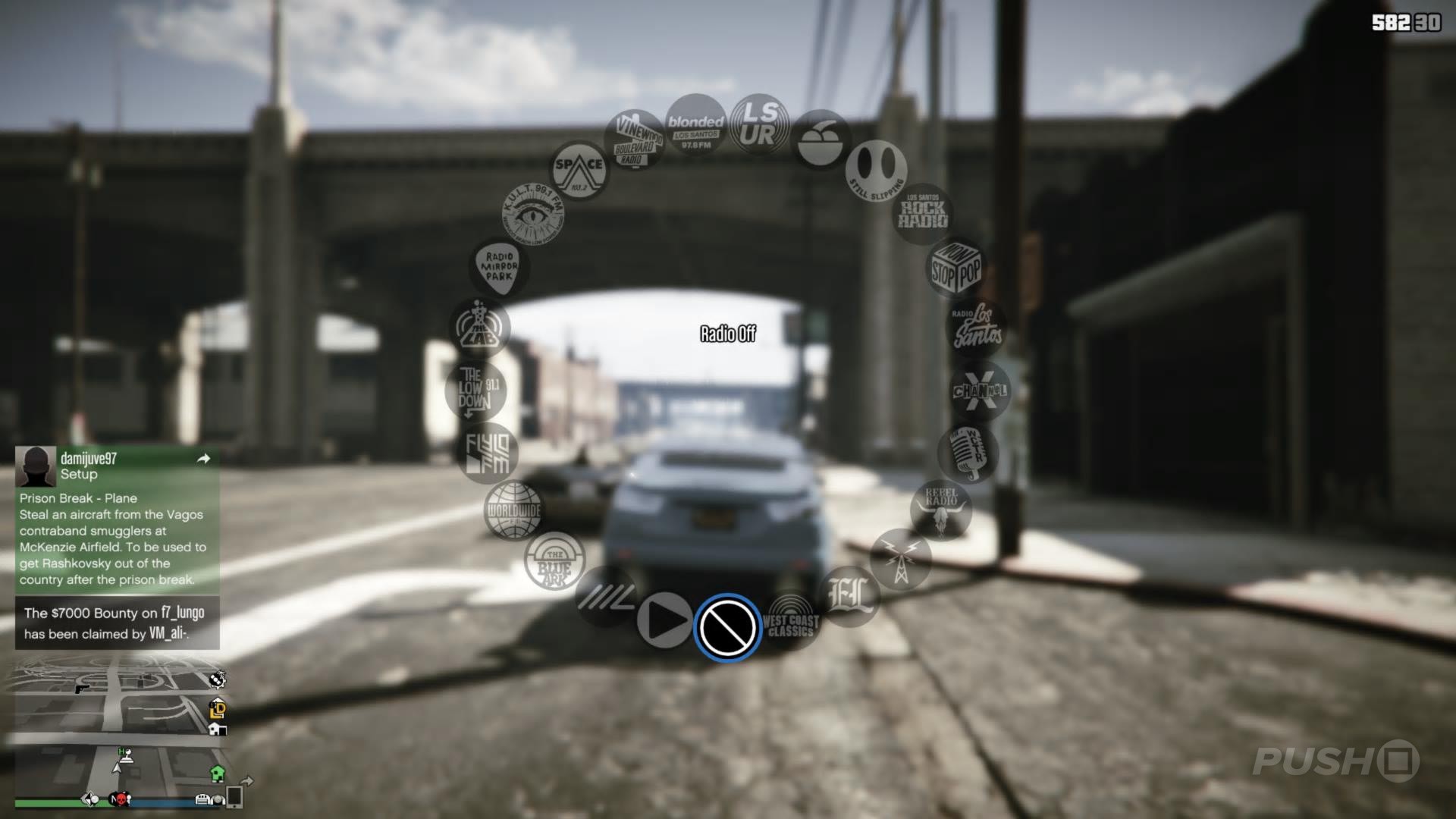Select Radio Los Santos
The width and height of the screenshot is (1456, 819).
[x=977, y=326]
